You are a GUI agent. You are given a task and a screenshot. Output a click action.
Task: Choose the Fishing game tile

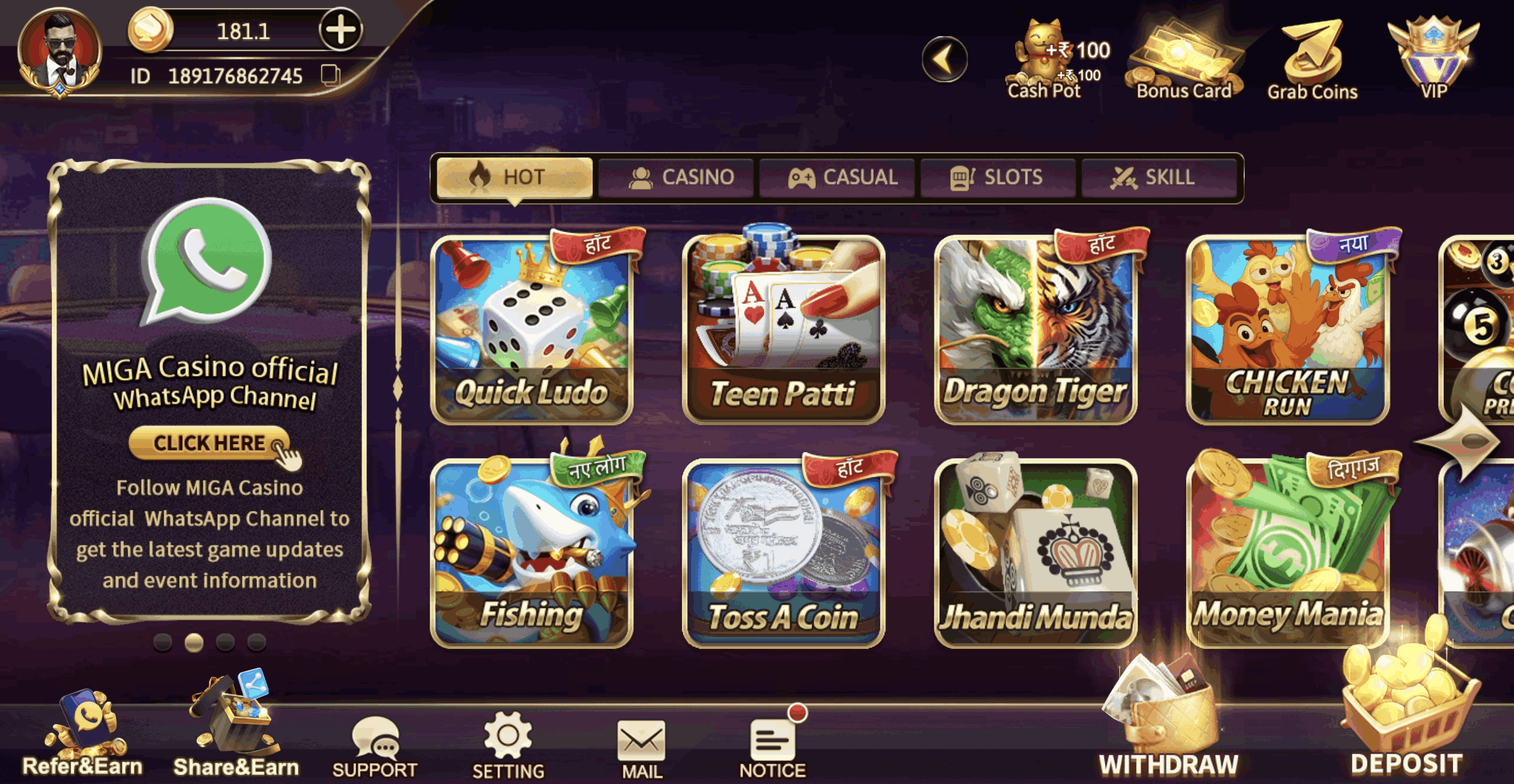click(x=532, y=552)
